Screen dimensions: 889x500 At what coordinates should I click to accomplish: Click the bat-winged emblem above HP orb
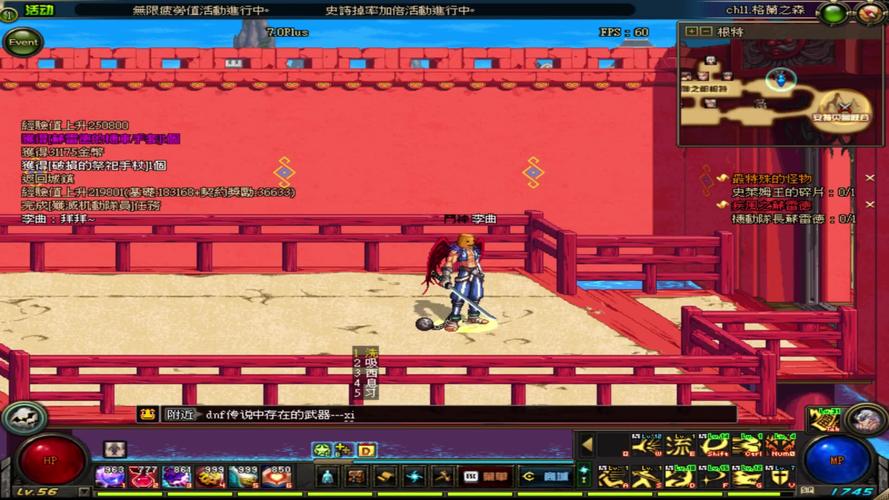[19, 417]
